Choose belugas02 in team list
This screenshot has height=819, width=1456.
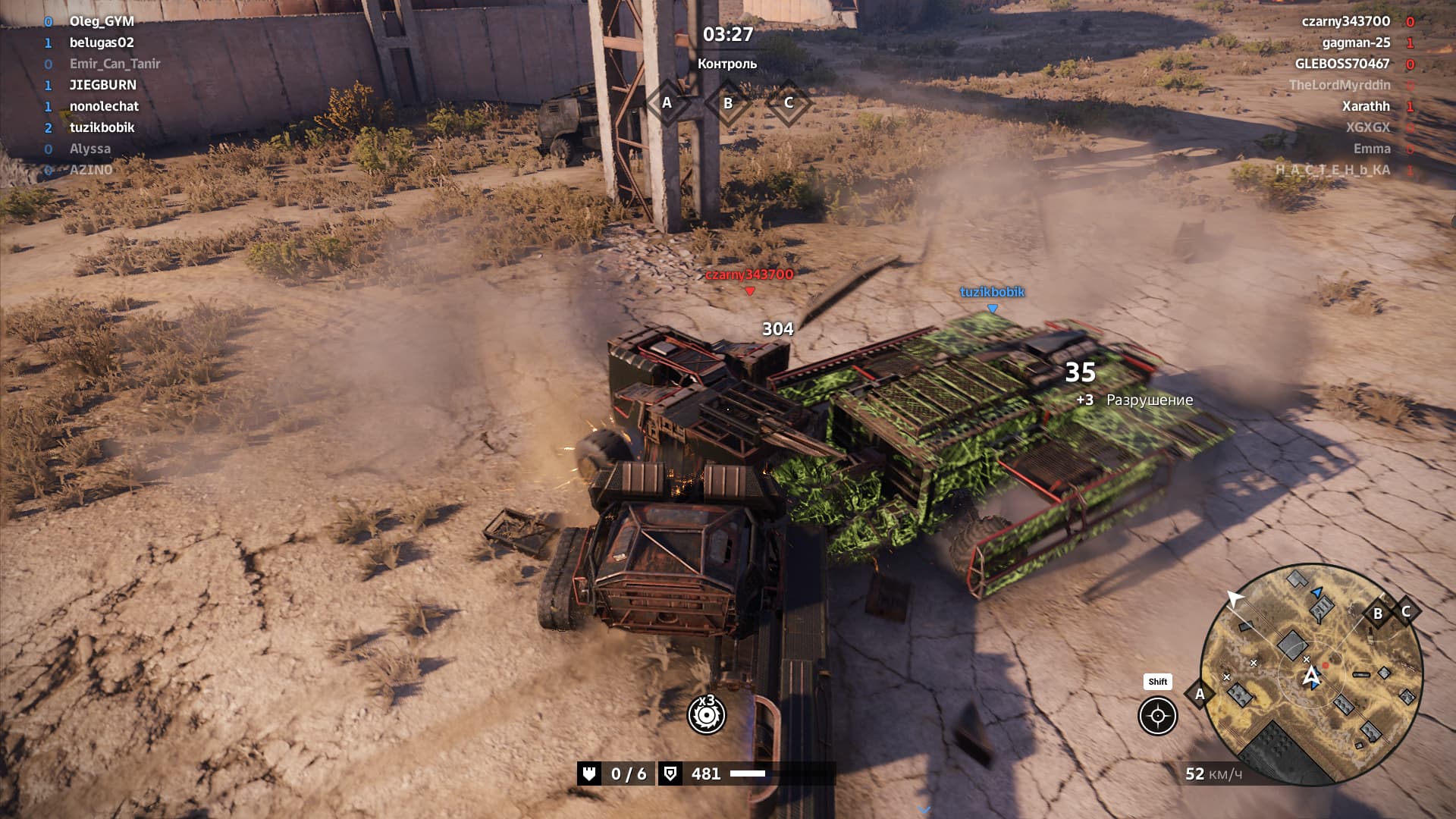pyautogui.click(x=102, y=42)
